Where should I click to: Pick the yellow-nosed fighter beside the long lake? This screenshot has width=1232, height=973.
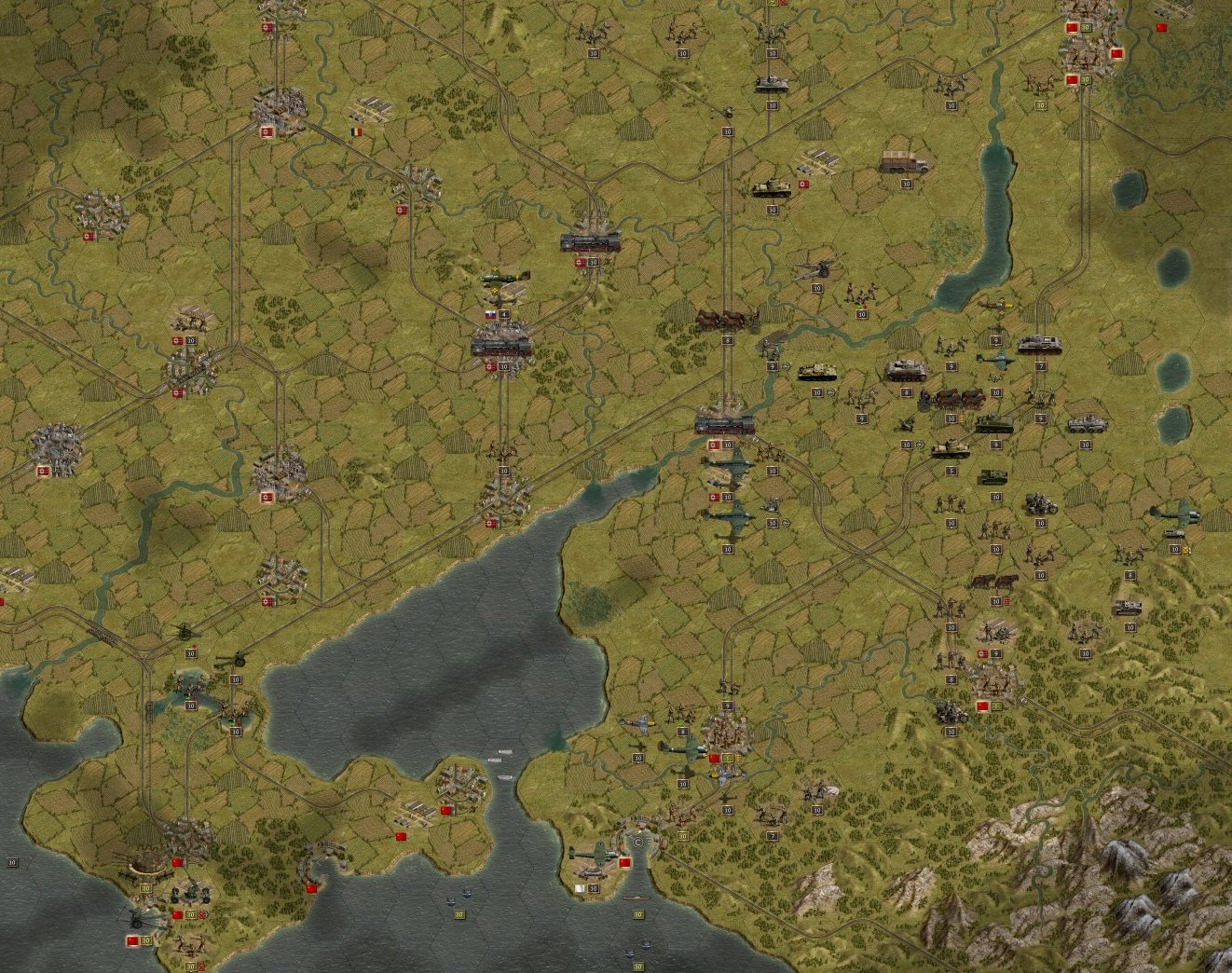(x=994, y=306)
